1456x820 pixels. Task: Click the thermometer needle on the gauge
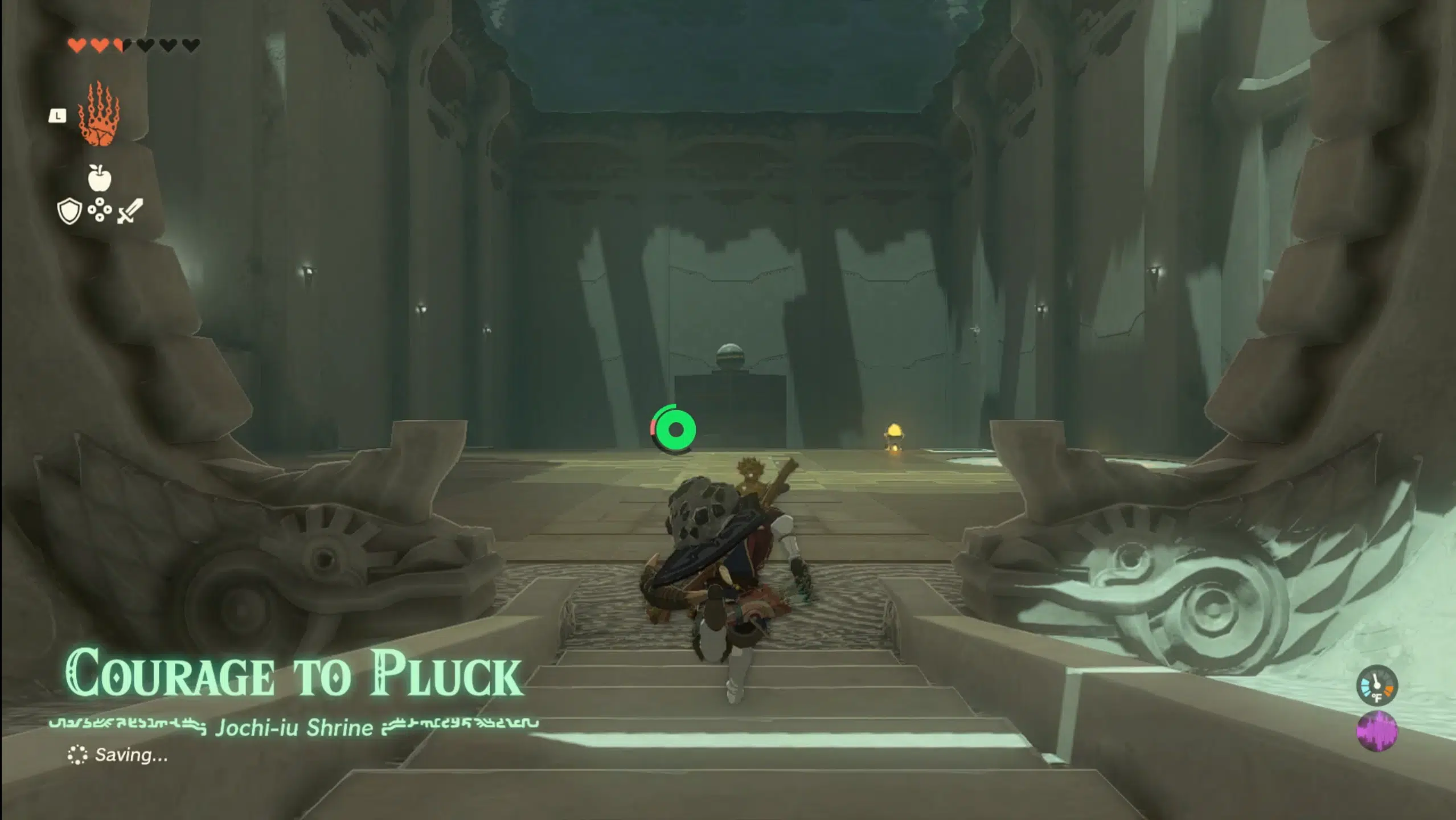pos(1376,681)
